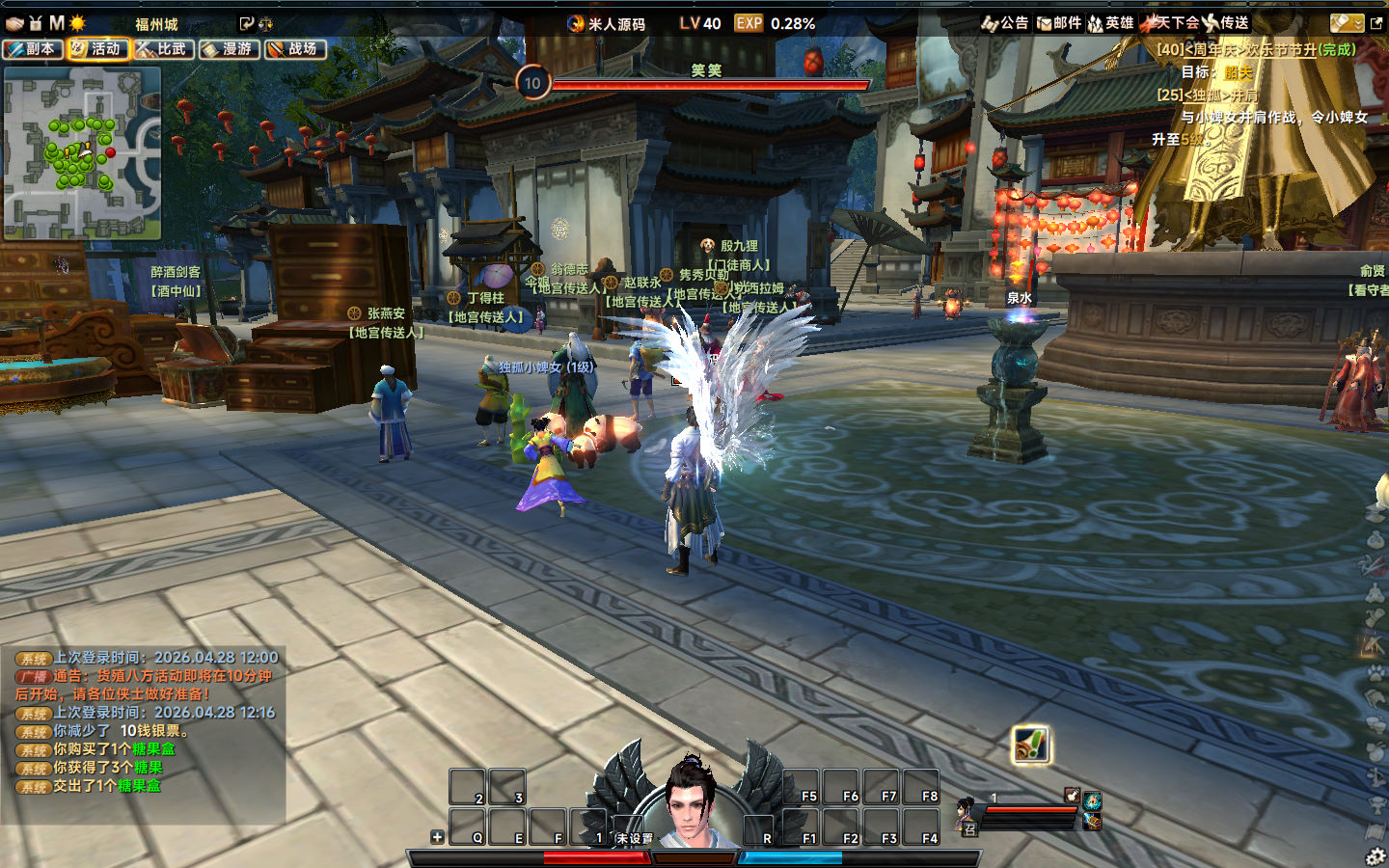Open the 副本 dungeon menu
The image size is (1389, 868).
(x=33, y=49)
